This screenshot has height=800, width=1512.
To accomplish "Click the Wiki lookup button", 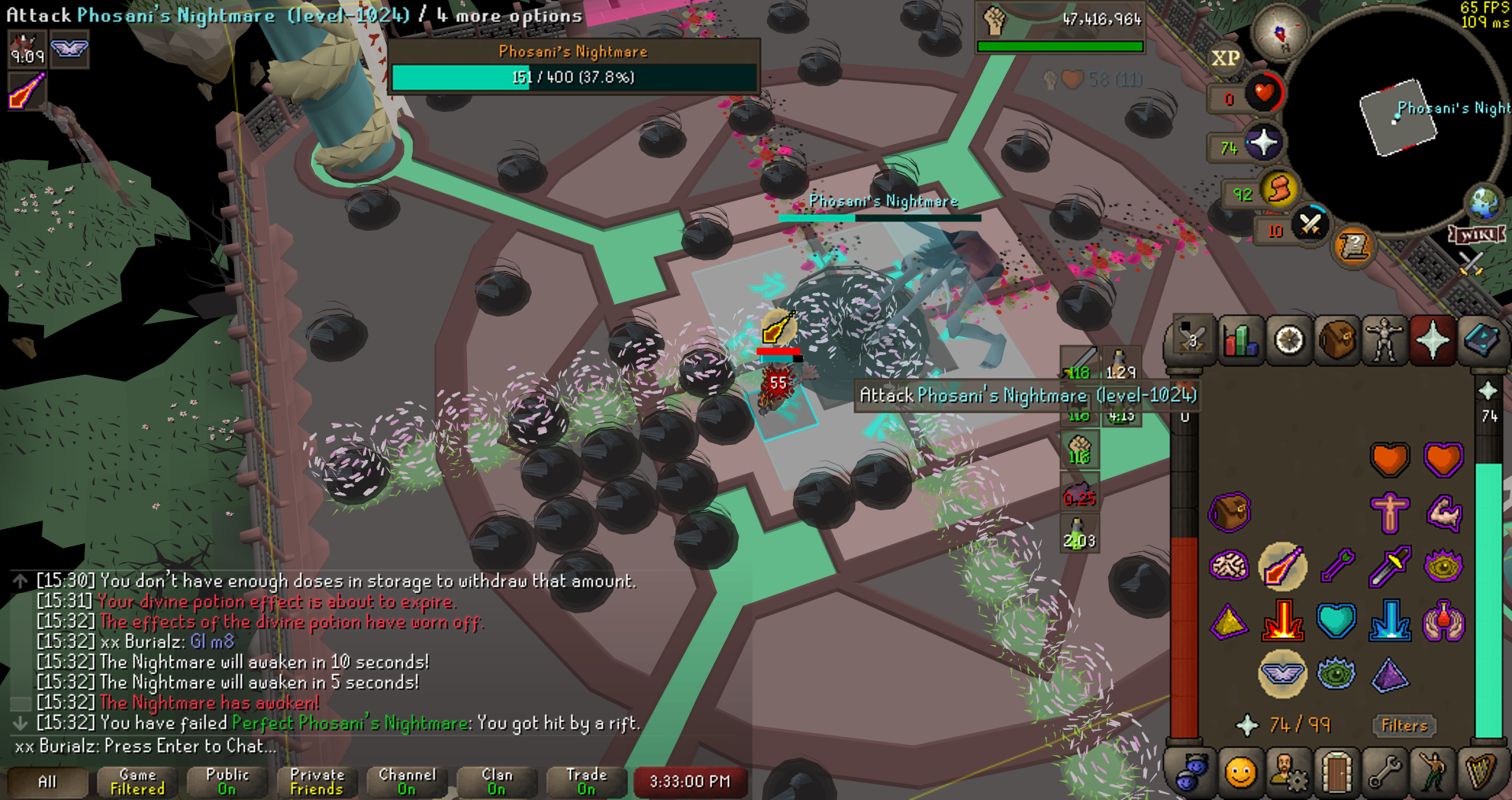I will point(1477,235).
